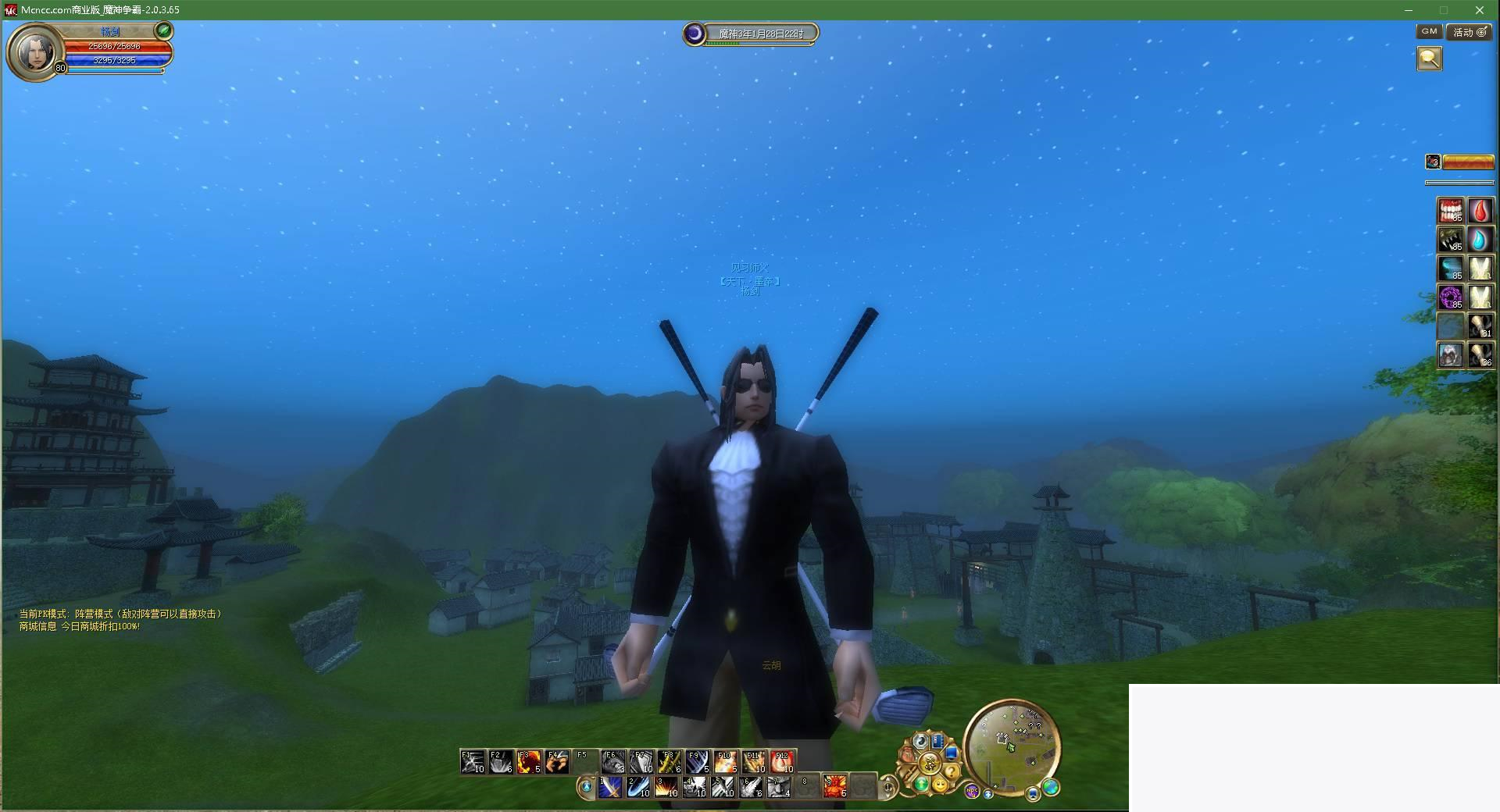Activate the F3 fire skill
The height and width of the screenshot is (812, 1500).
[x=529, y=761]
